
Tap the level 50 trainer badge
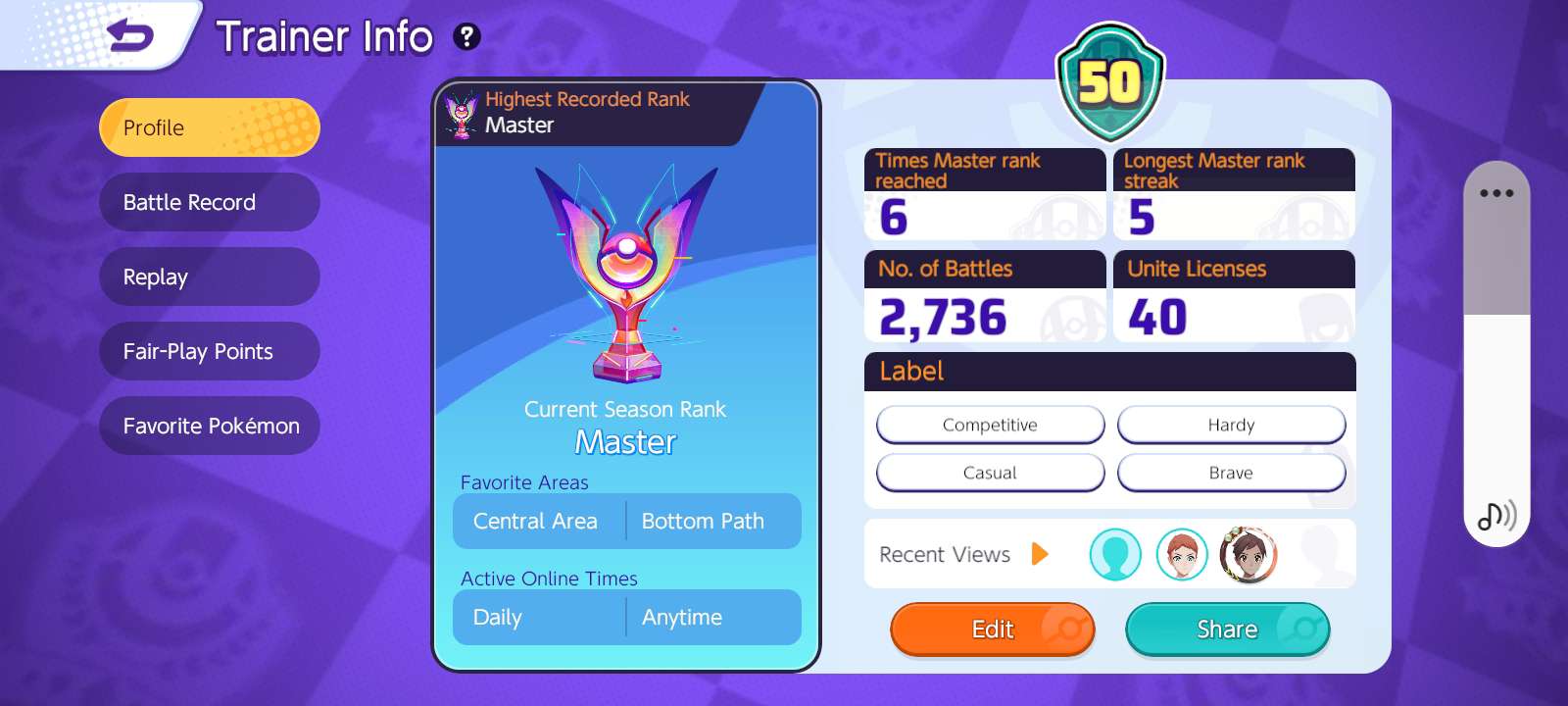(1109, 82)
